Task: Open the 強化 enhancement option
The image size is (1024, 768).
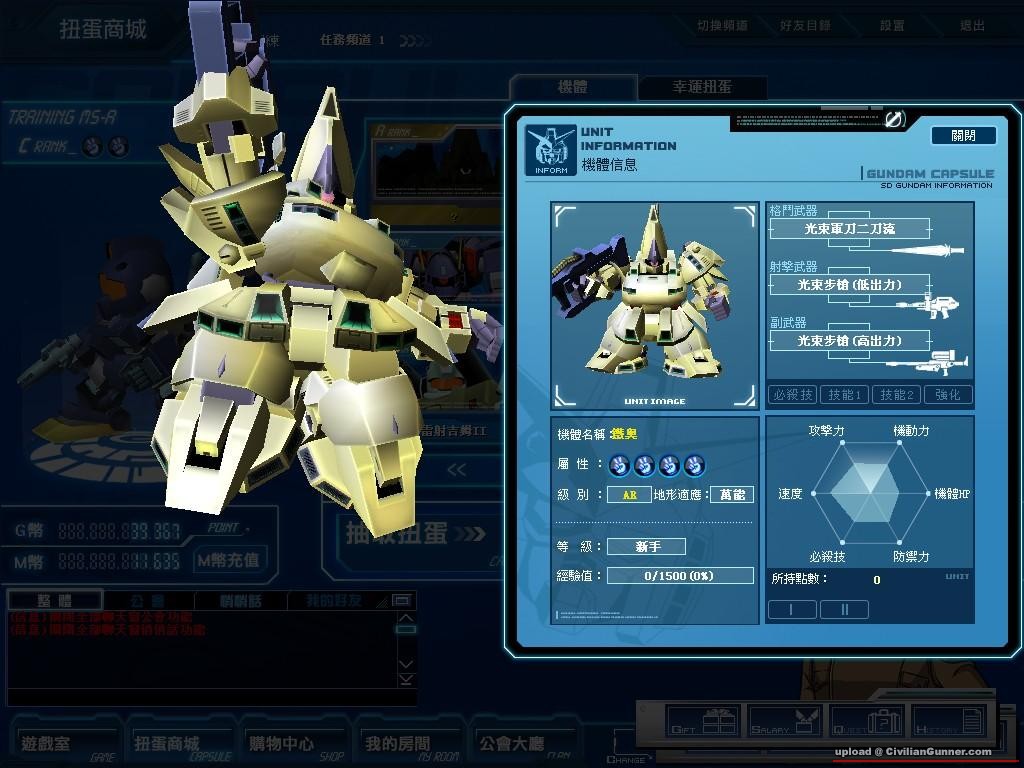Action: (947, 395)
